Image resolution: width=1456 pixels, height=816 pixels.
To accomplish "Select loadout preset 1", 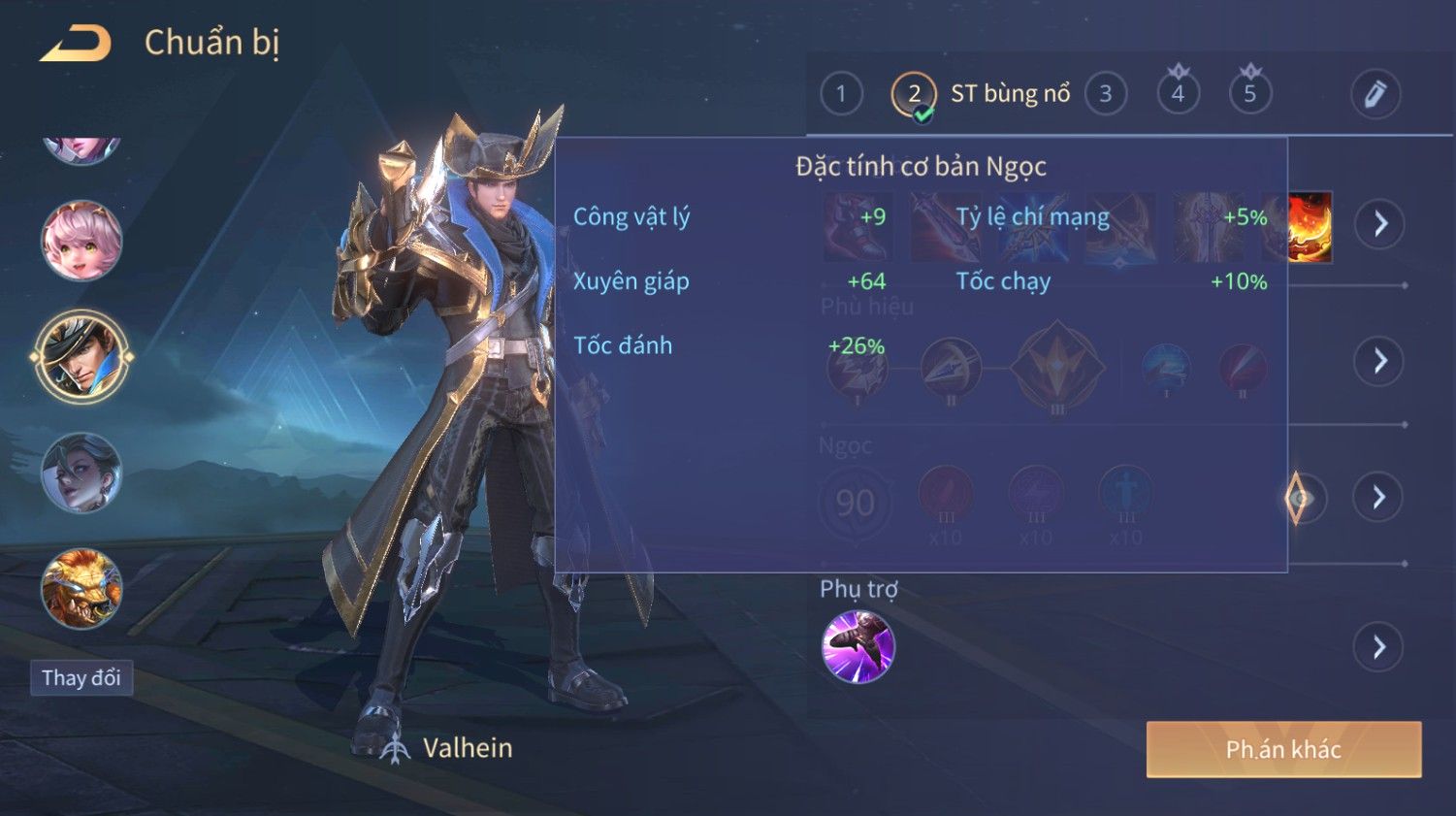I will (841, 94).
